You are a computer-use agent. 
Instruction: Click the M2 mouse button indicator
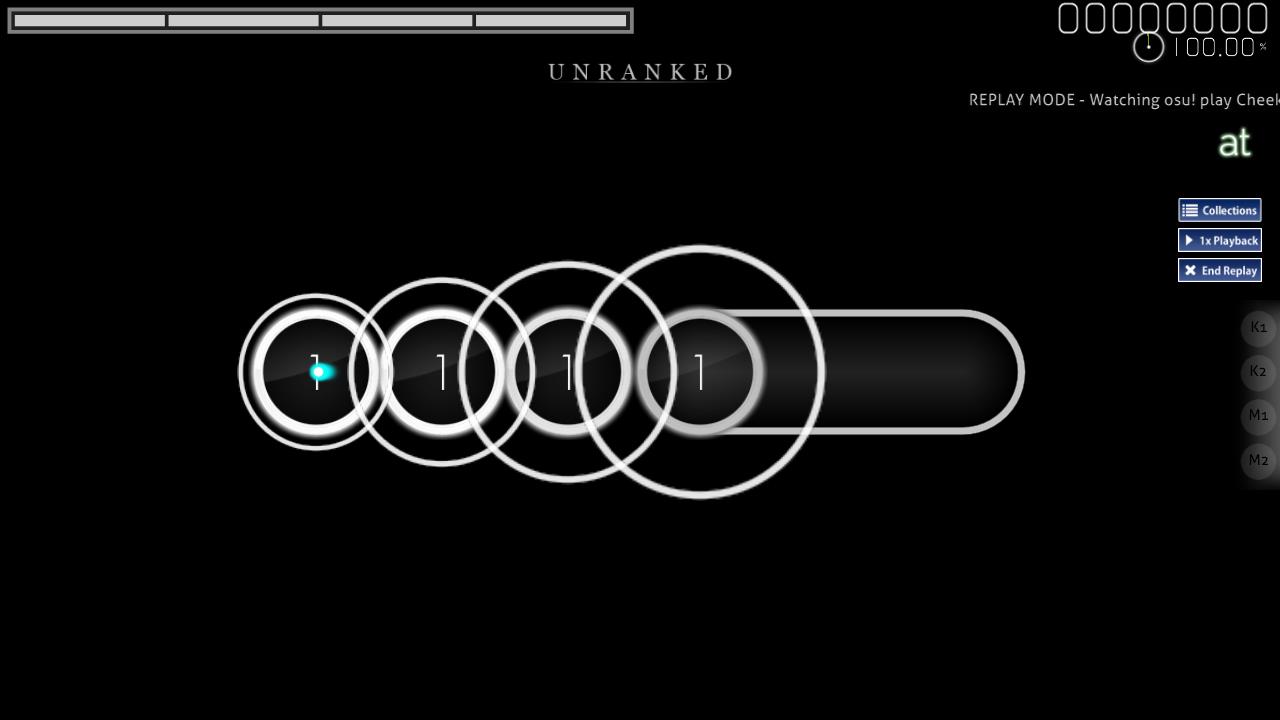pyautogui.click(x=1258, y=460)
